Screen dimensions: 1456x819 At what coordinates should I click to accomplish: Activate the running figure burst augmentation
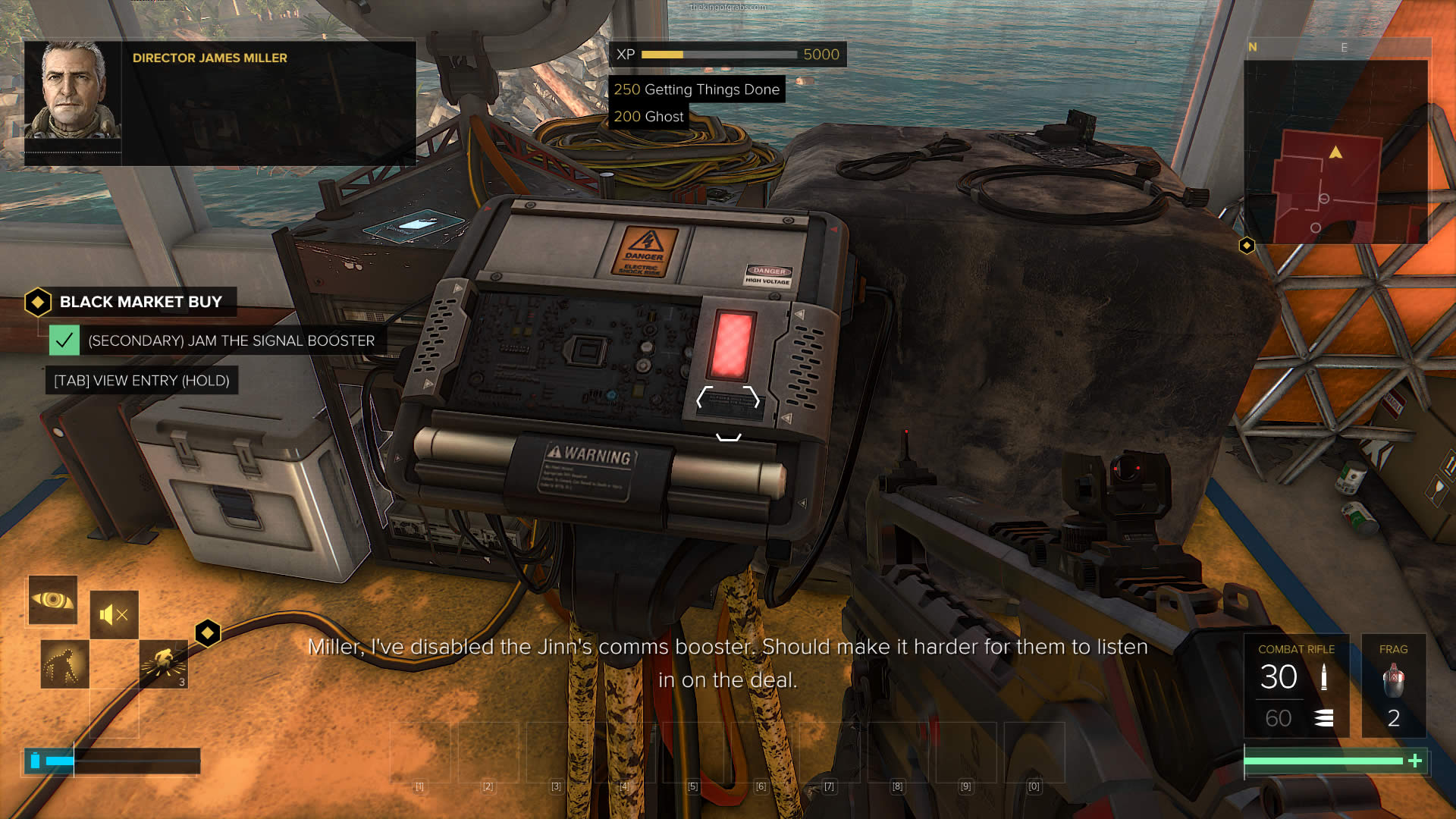[164, 664]
